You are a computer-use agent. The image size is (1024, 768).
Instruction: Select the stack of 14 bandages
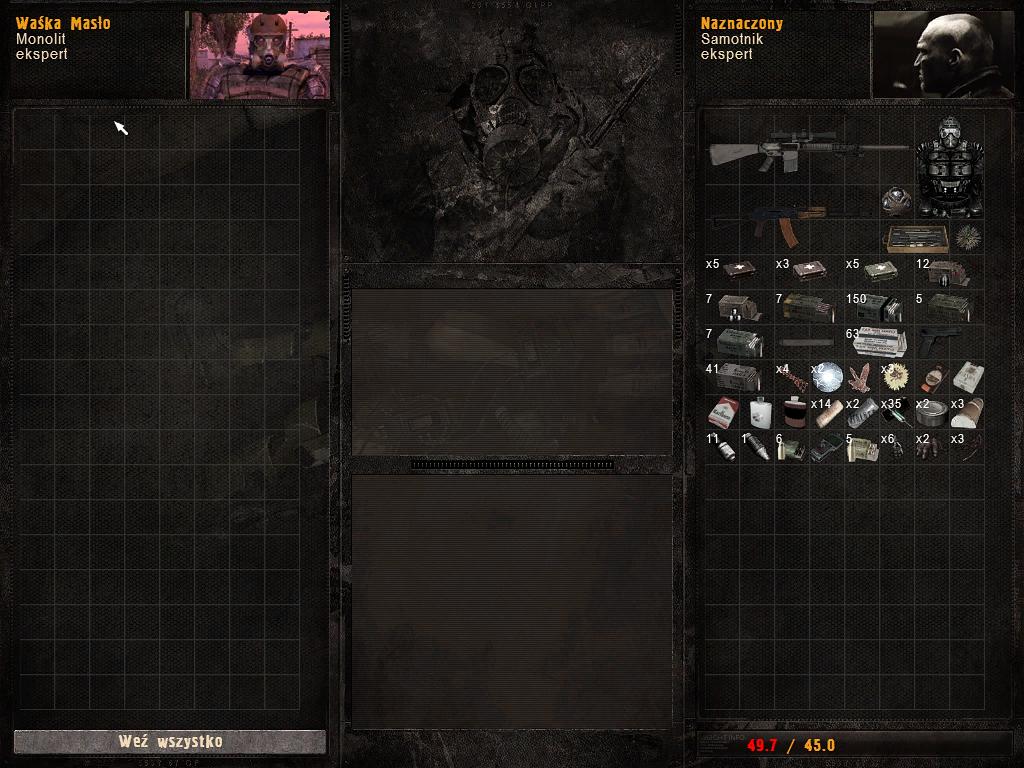[826, 412]
